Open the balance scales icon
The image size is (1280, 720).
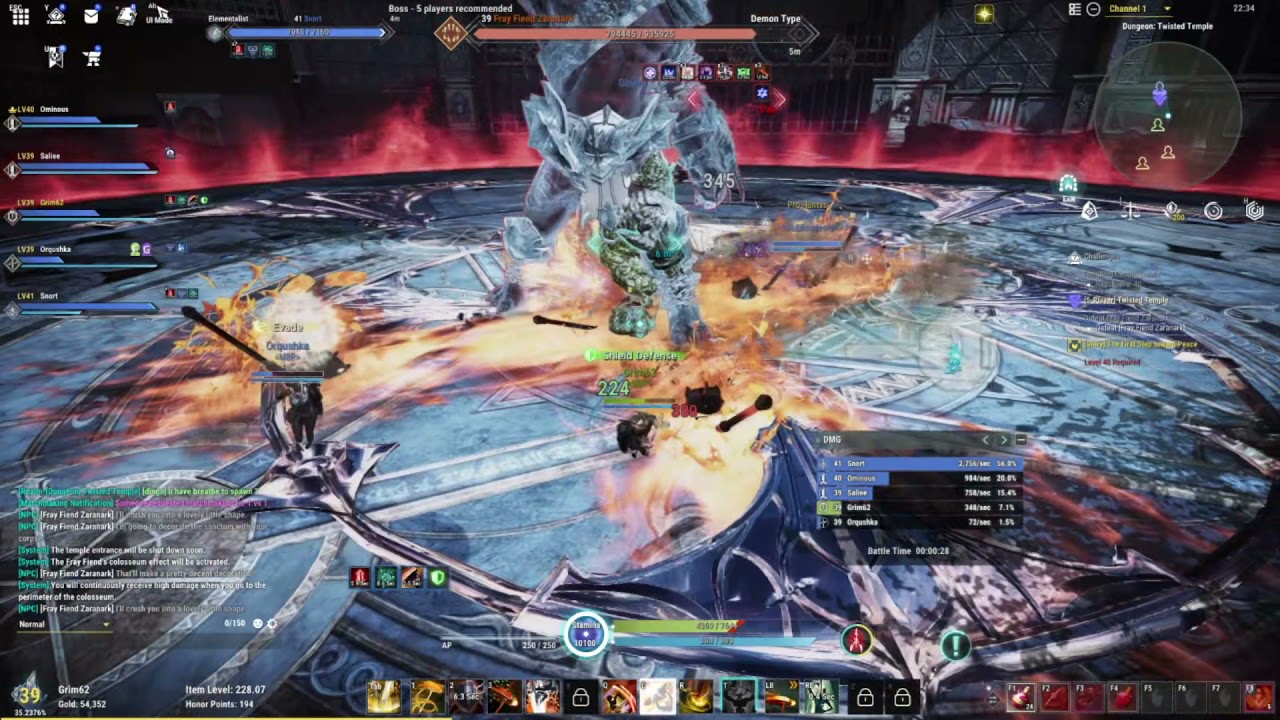point(1130,211)
